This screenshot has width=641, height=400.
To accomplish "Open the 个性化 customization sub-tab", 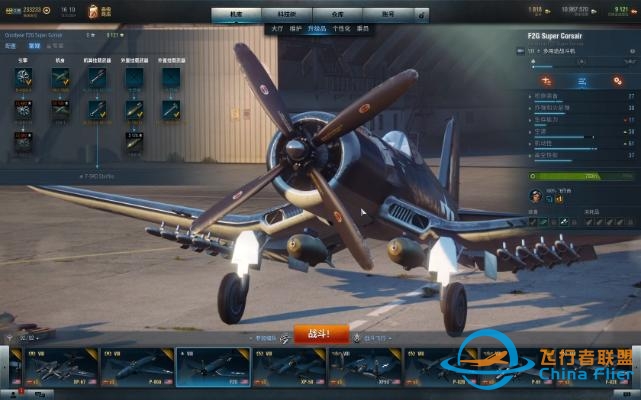I will 342,29.
